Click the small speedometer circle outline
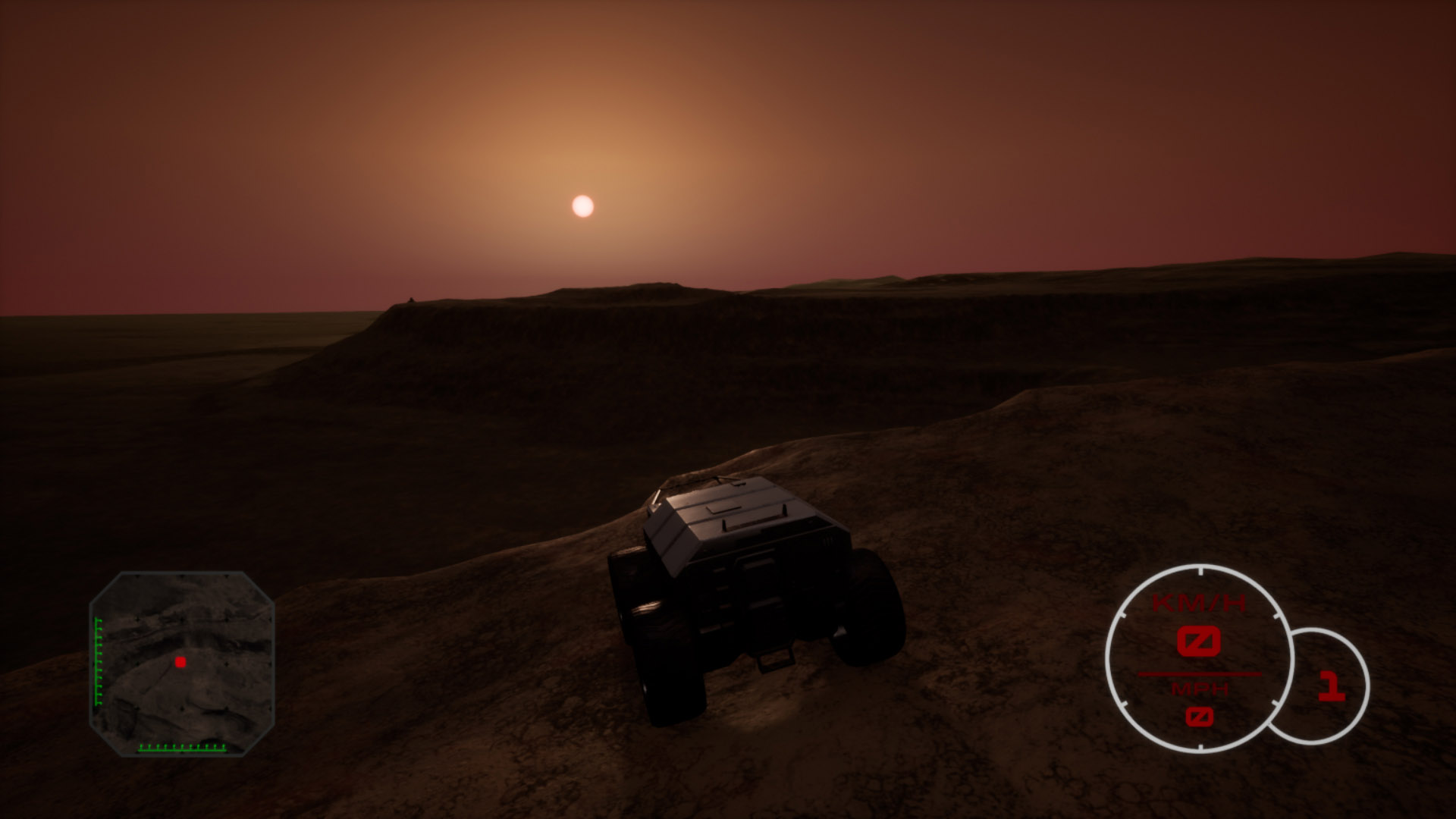 point(1370,684)
